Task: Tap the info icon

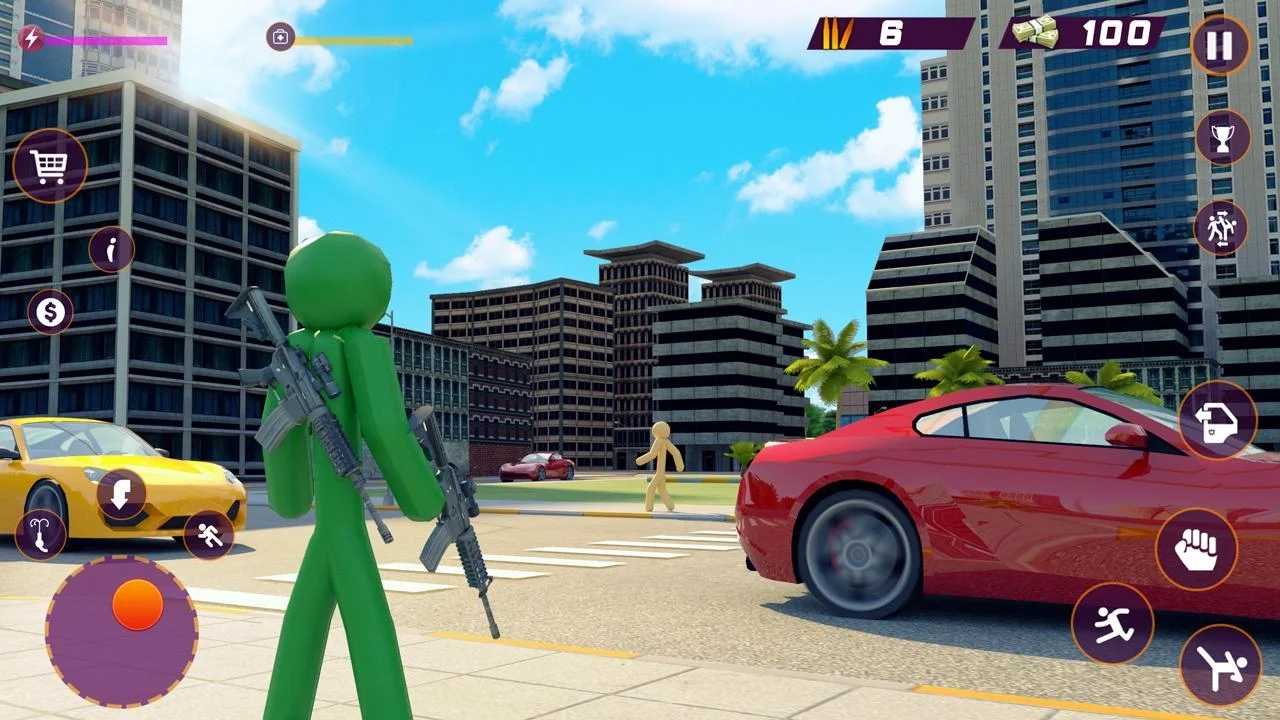Action: coord(110,249)
